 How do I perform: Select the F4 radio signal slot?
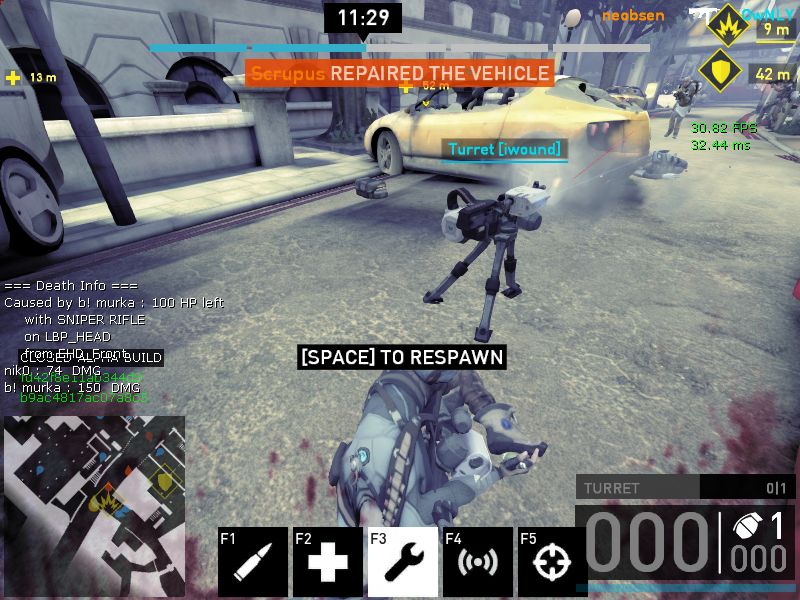478,562
